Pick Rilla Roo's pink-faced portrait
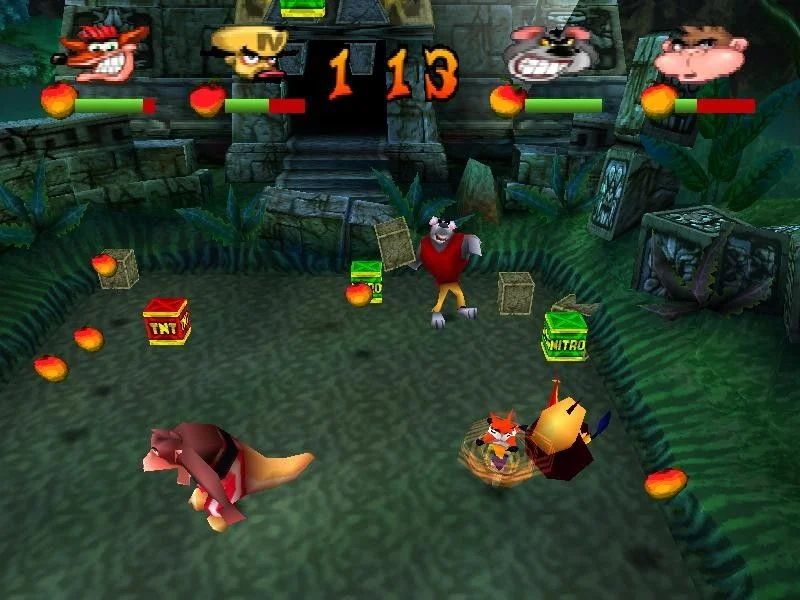 [699, 55]
